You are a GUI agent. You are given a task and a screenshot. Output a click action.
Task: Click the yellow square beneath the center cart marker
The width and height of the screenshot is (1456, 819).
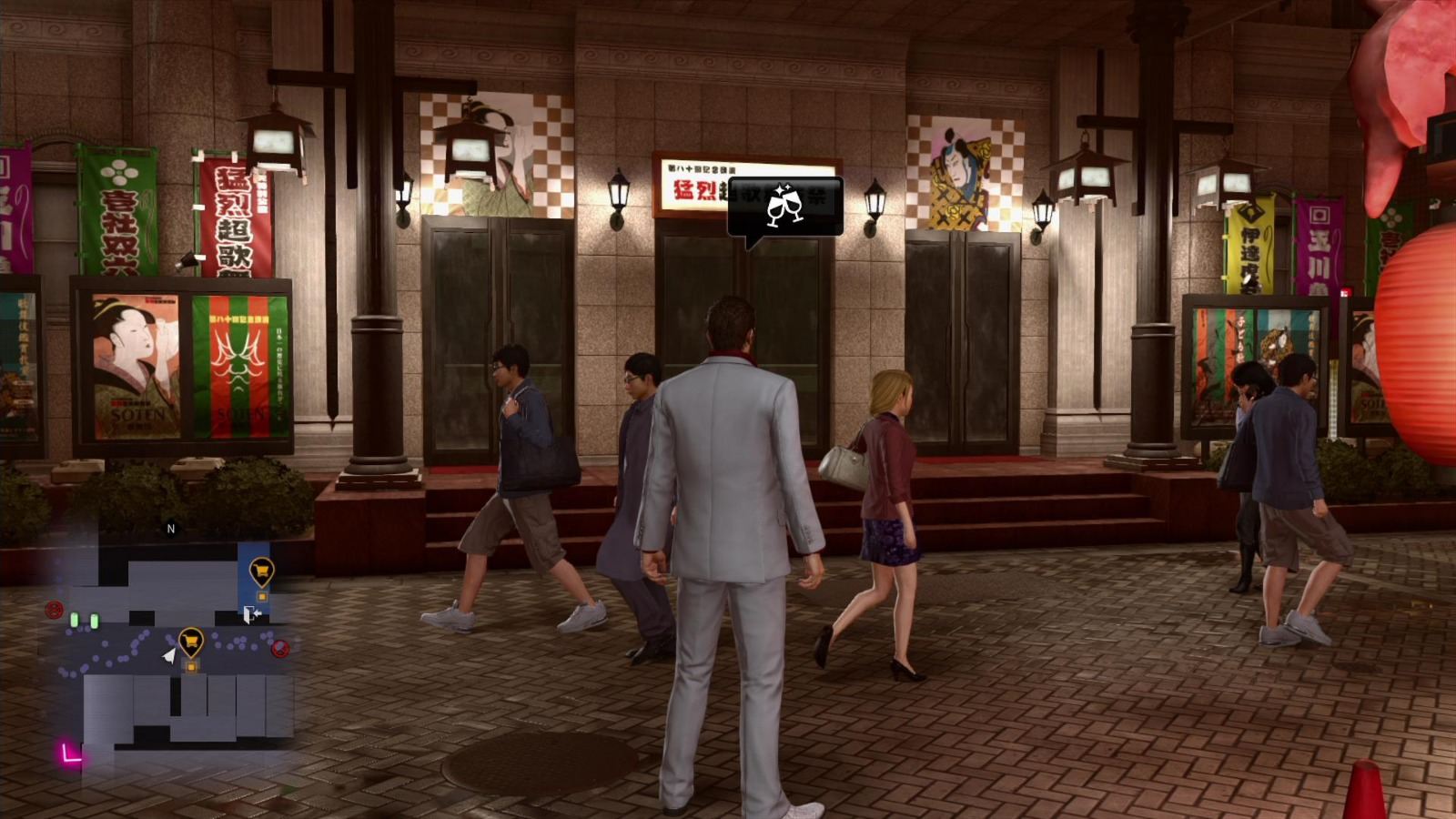point(192,666)
